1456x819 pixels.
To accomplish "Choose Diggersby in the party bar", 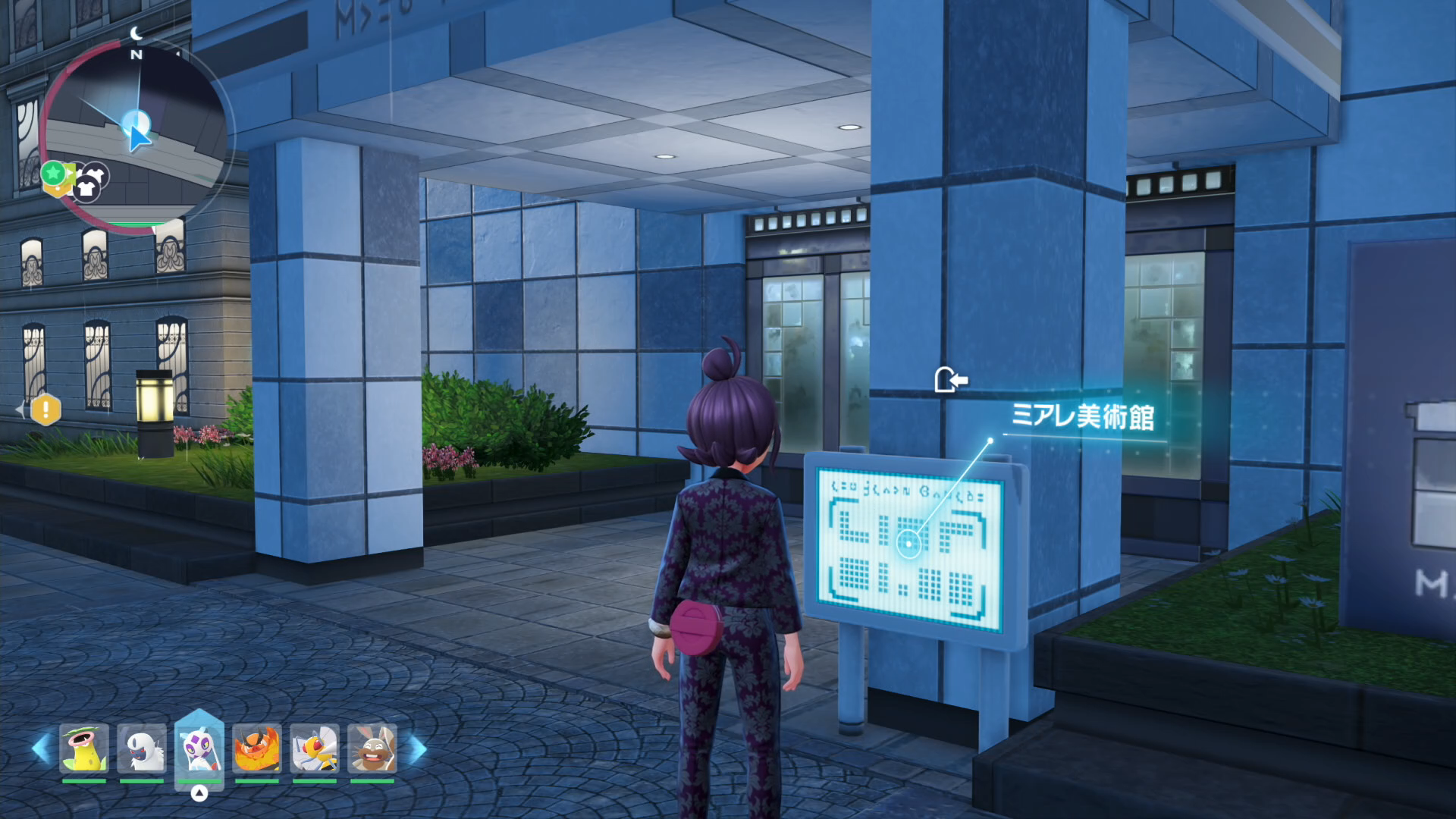I will coord(372,748).
